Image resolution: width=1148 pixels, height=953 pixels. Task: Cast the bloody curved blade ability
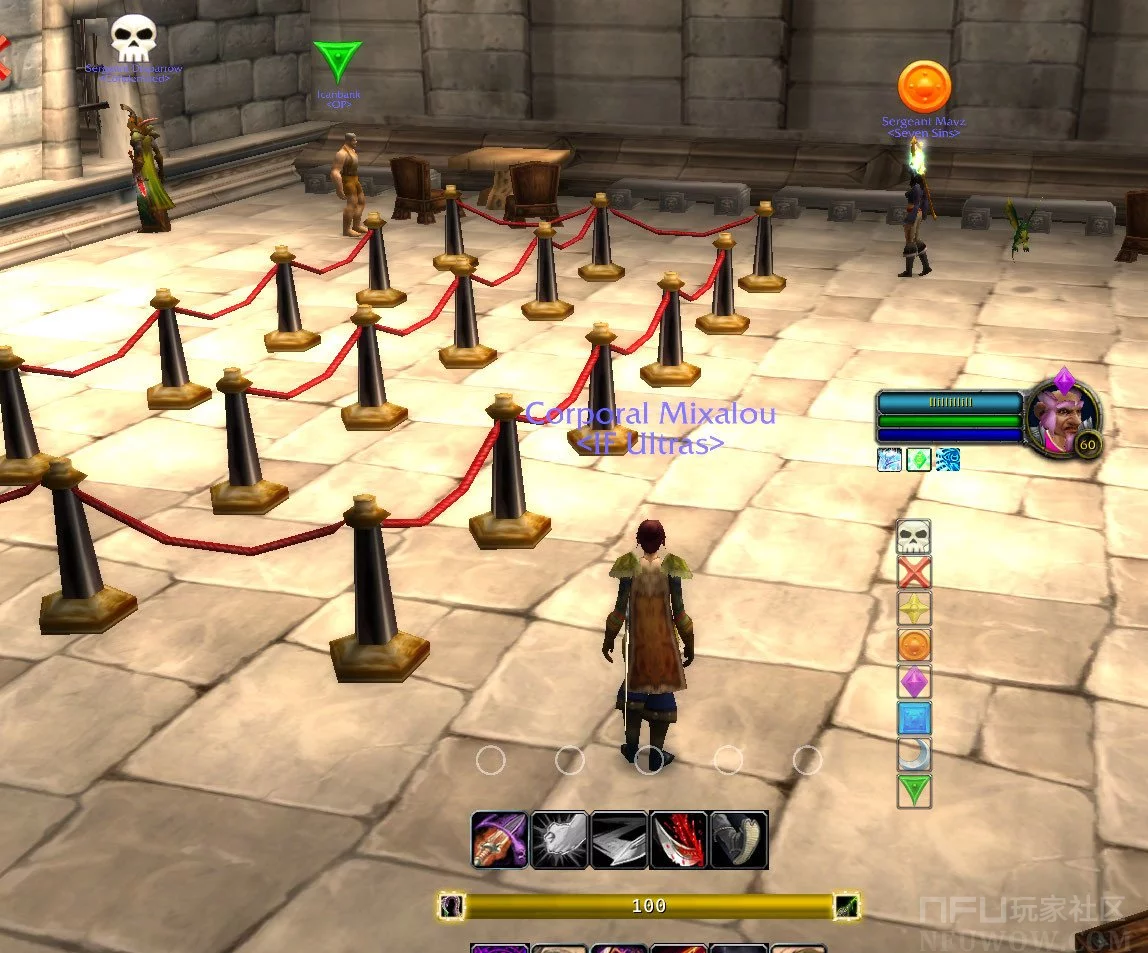[679, 839]
